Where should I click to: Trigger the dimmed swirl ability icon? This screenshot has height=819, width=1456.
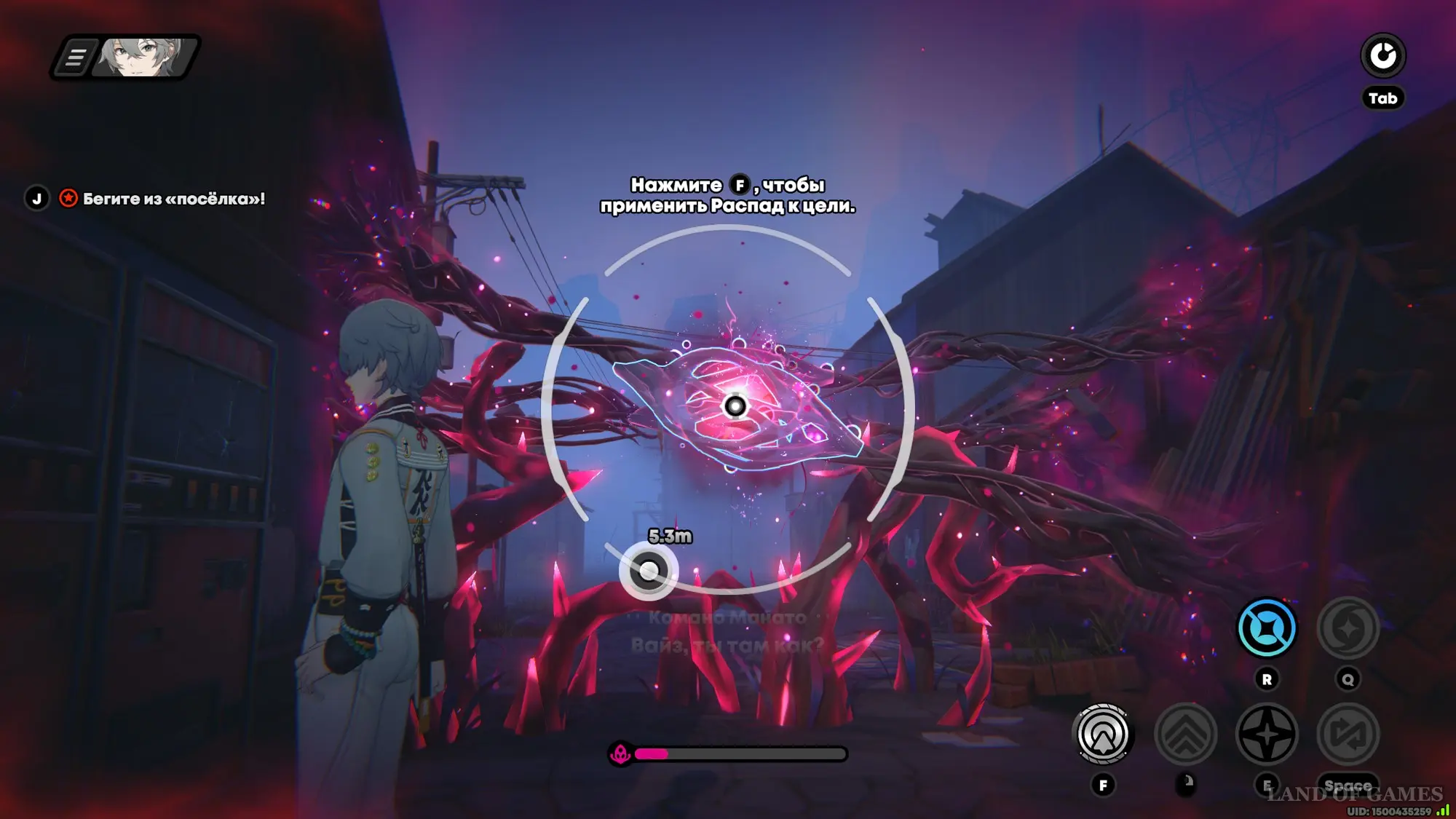(x=1348, y=628)
